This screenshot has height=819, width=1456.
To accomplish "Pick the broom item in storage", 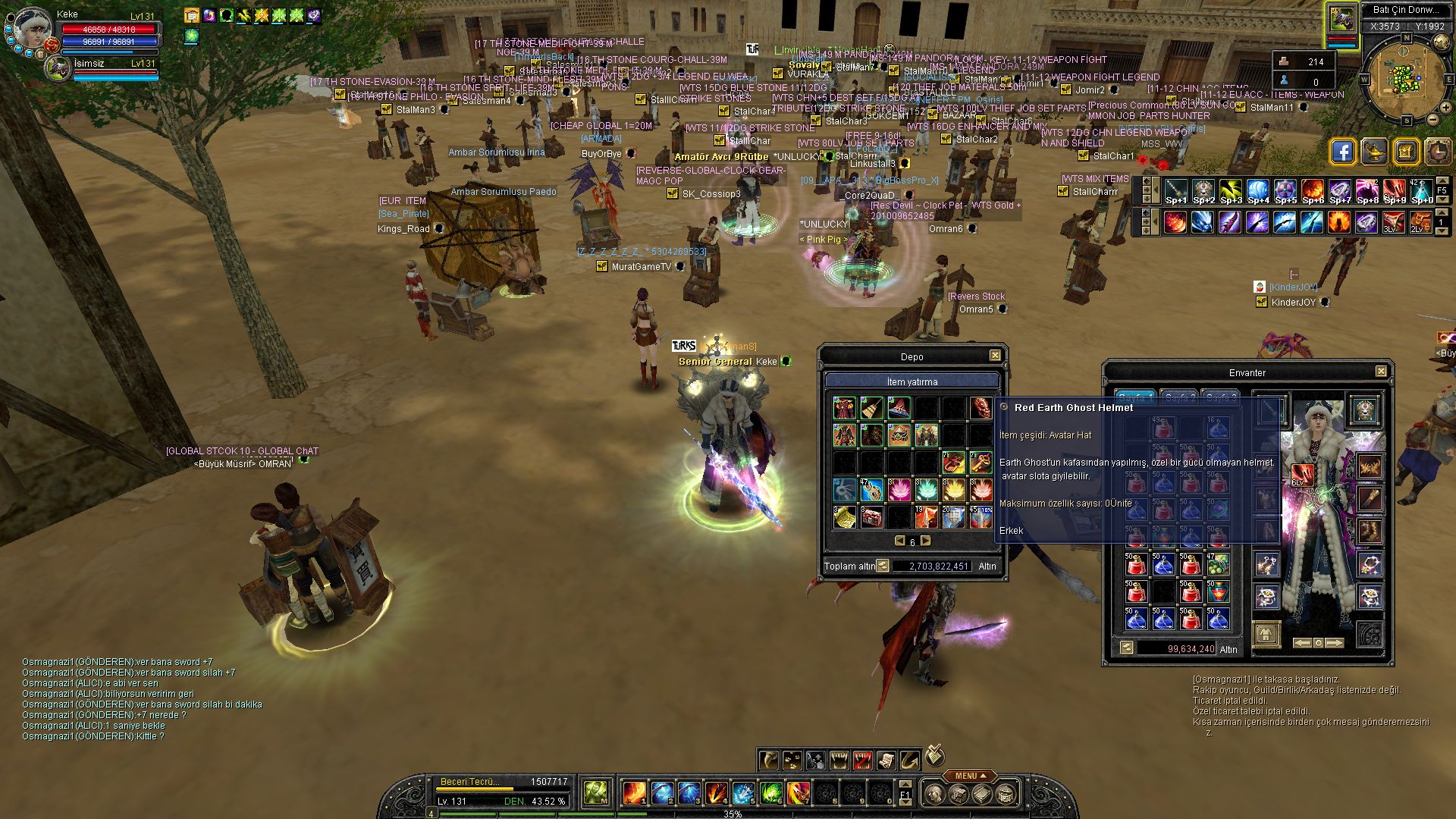I will (x=871, y=408).
